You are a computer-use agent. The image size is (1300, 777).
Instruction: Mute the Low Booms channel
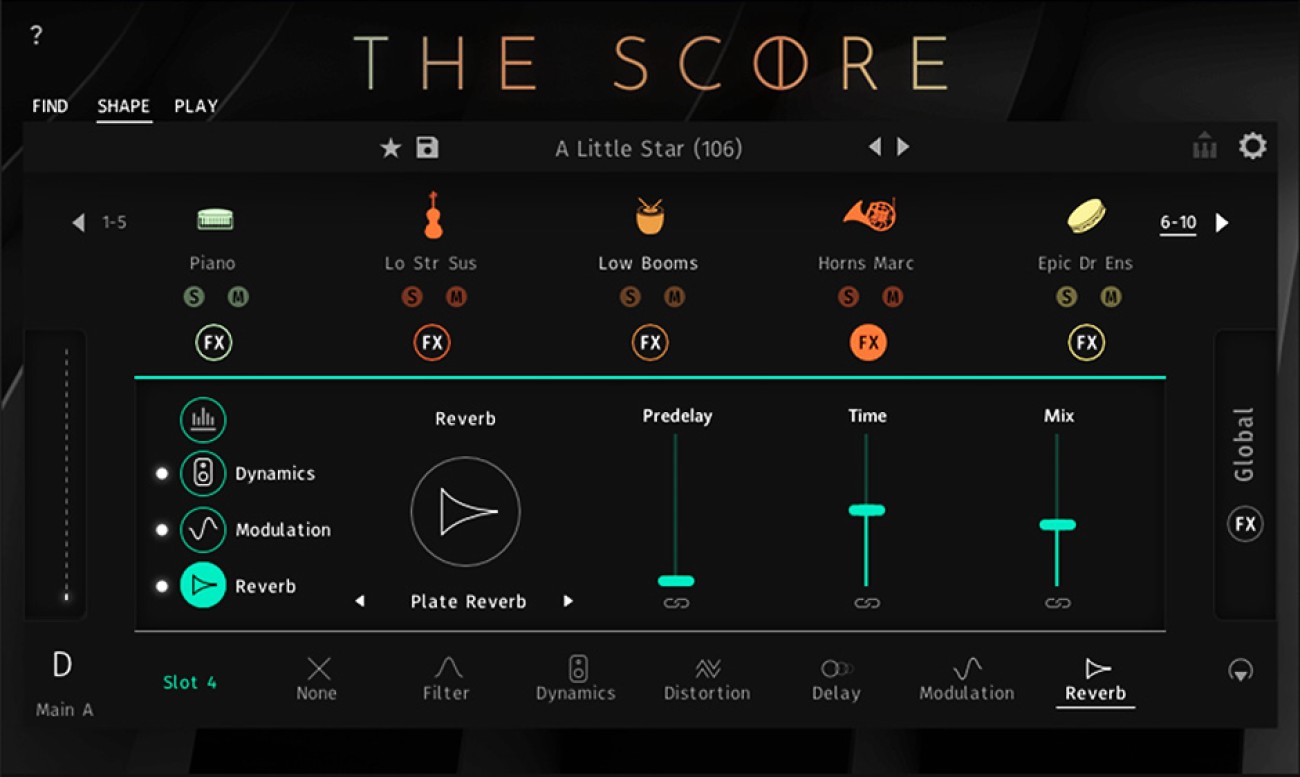coord(675,297)
